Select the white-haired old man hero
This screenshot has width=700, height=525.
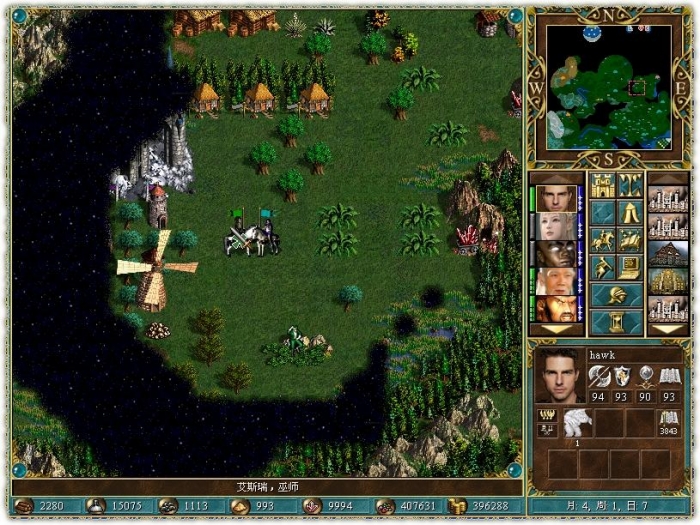point(557,281)
